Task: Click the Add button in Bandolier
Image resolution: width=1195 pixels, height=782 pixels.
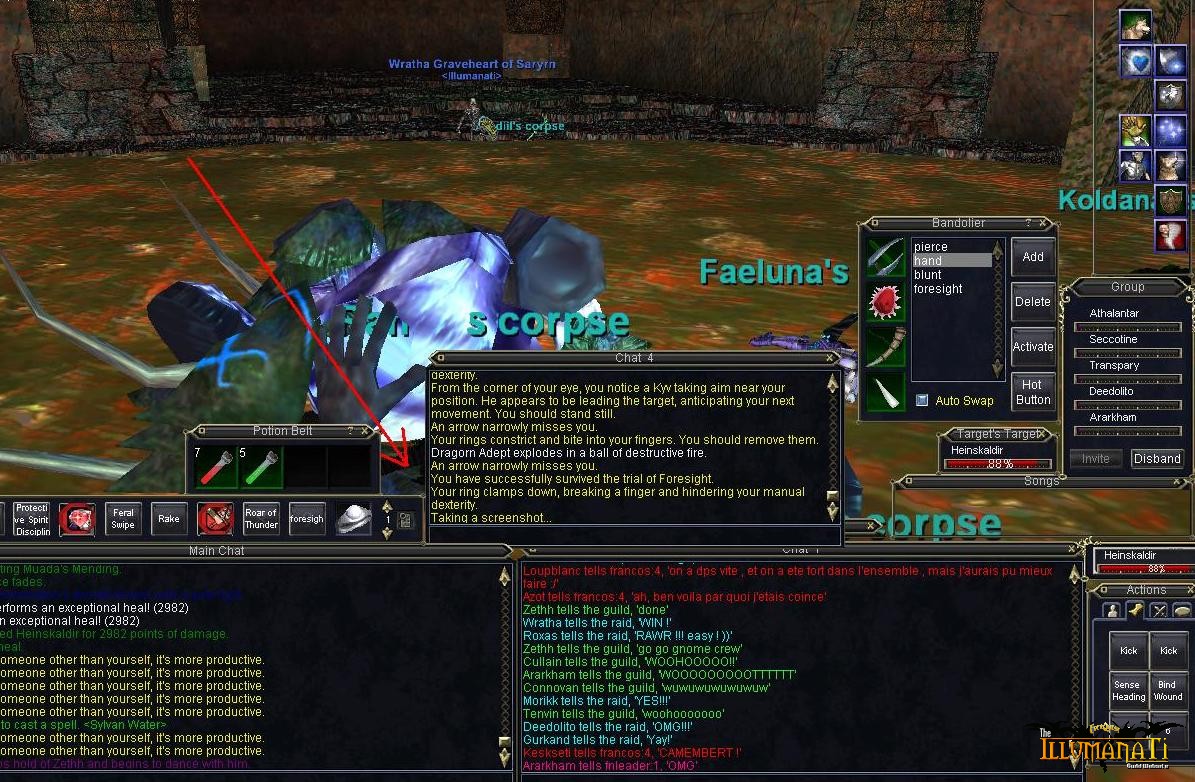Action: (1033, 257)
